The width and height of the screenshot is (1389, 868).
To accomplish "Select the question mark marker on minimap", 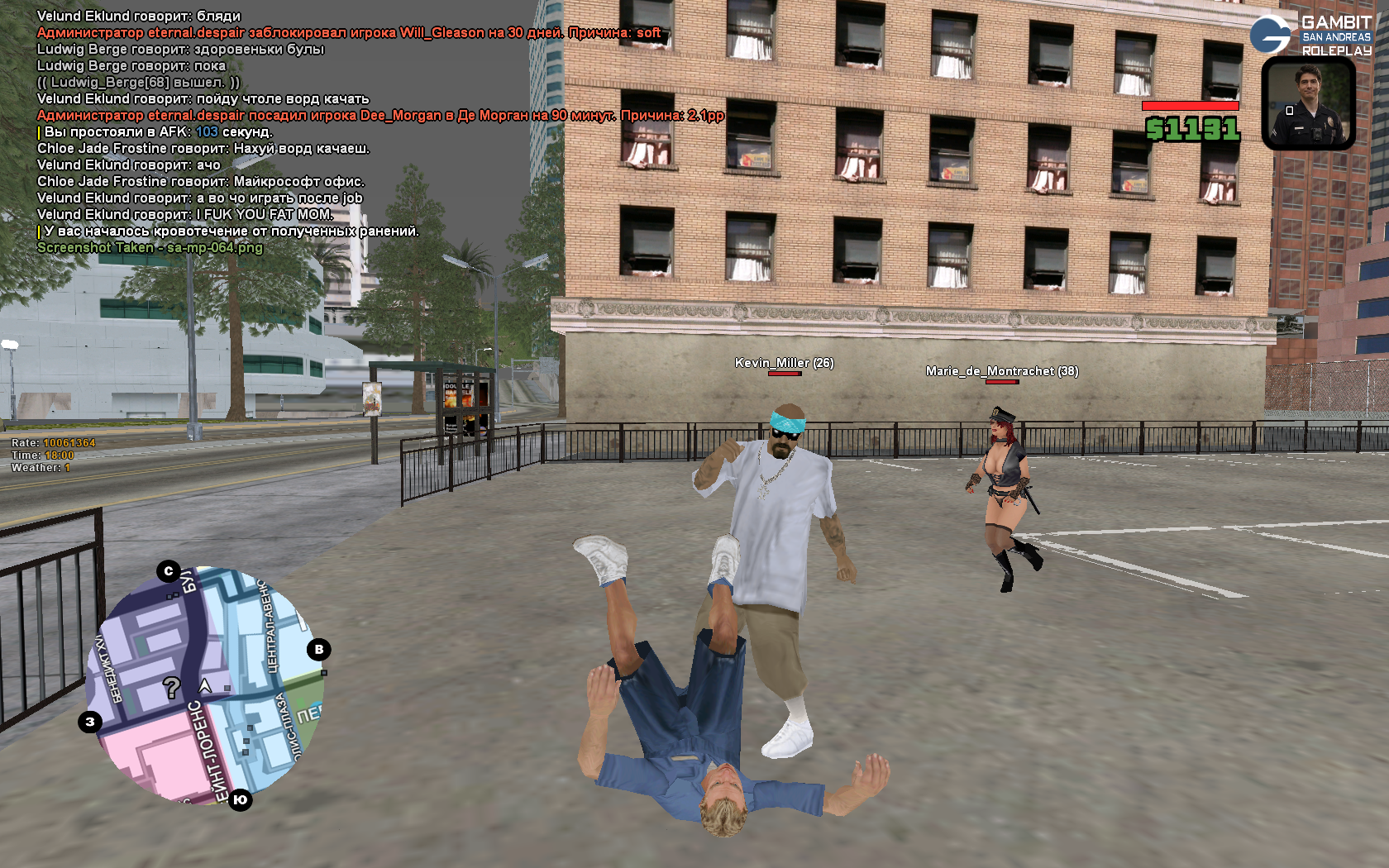I will (171, 687).
